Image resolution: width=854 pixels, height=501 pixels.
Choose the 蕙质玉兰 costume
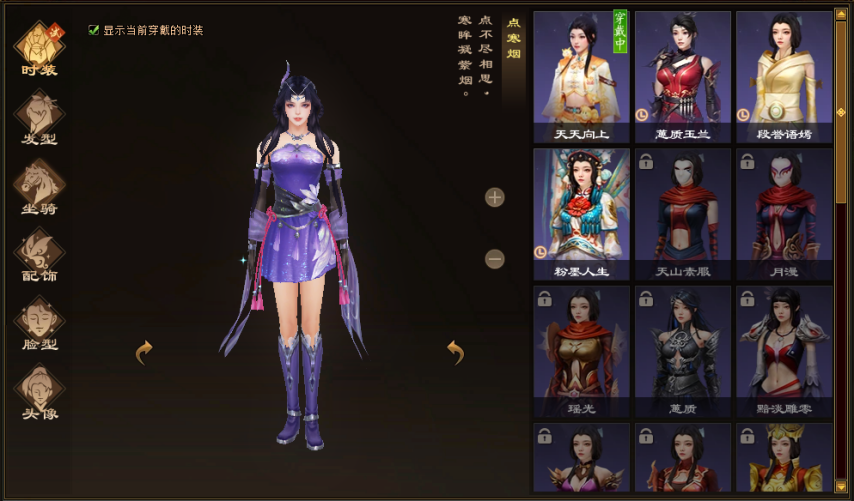tap(683, 77)
